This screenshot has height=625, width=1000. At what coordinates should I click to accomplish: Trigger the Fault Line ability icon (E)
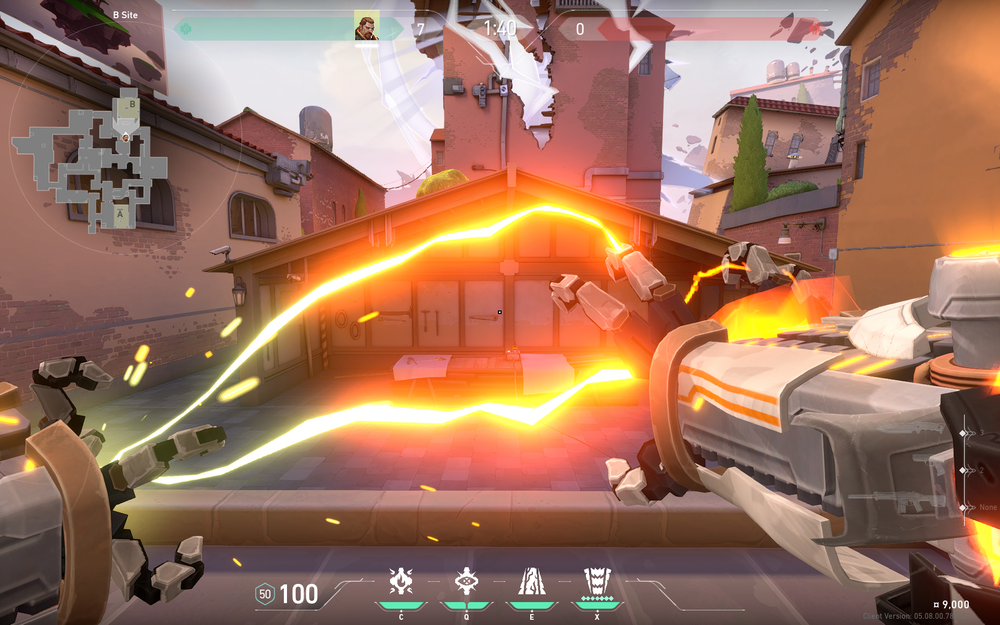[530, 583]
